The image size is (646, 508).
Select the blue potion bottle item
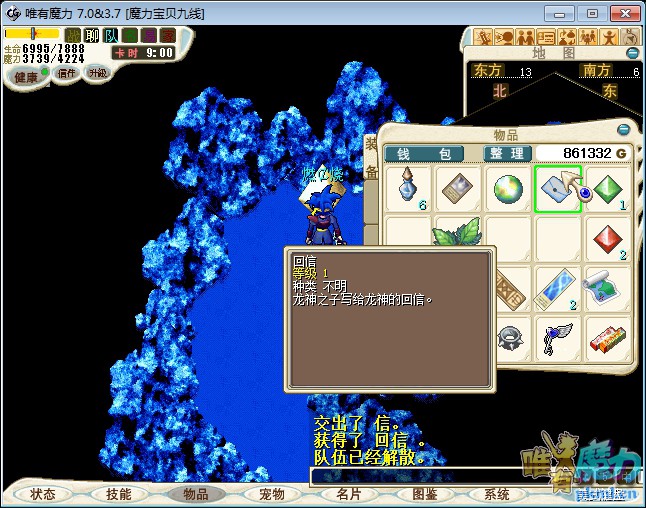click(408, 189)
